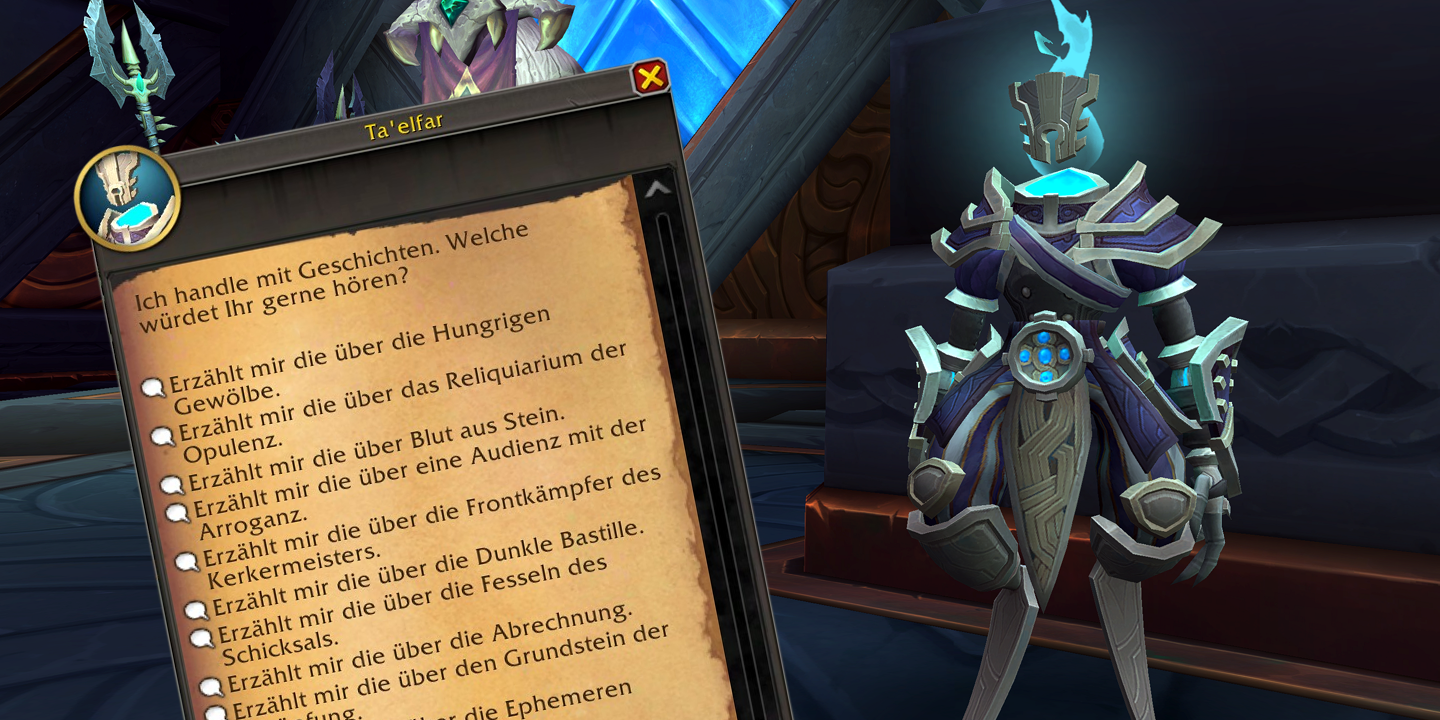The height and width of the screenshot is (720, 1440).
Task: Click the scrollbar up arrow
Action: point(657,190)
